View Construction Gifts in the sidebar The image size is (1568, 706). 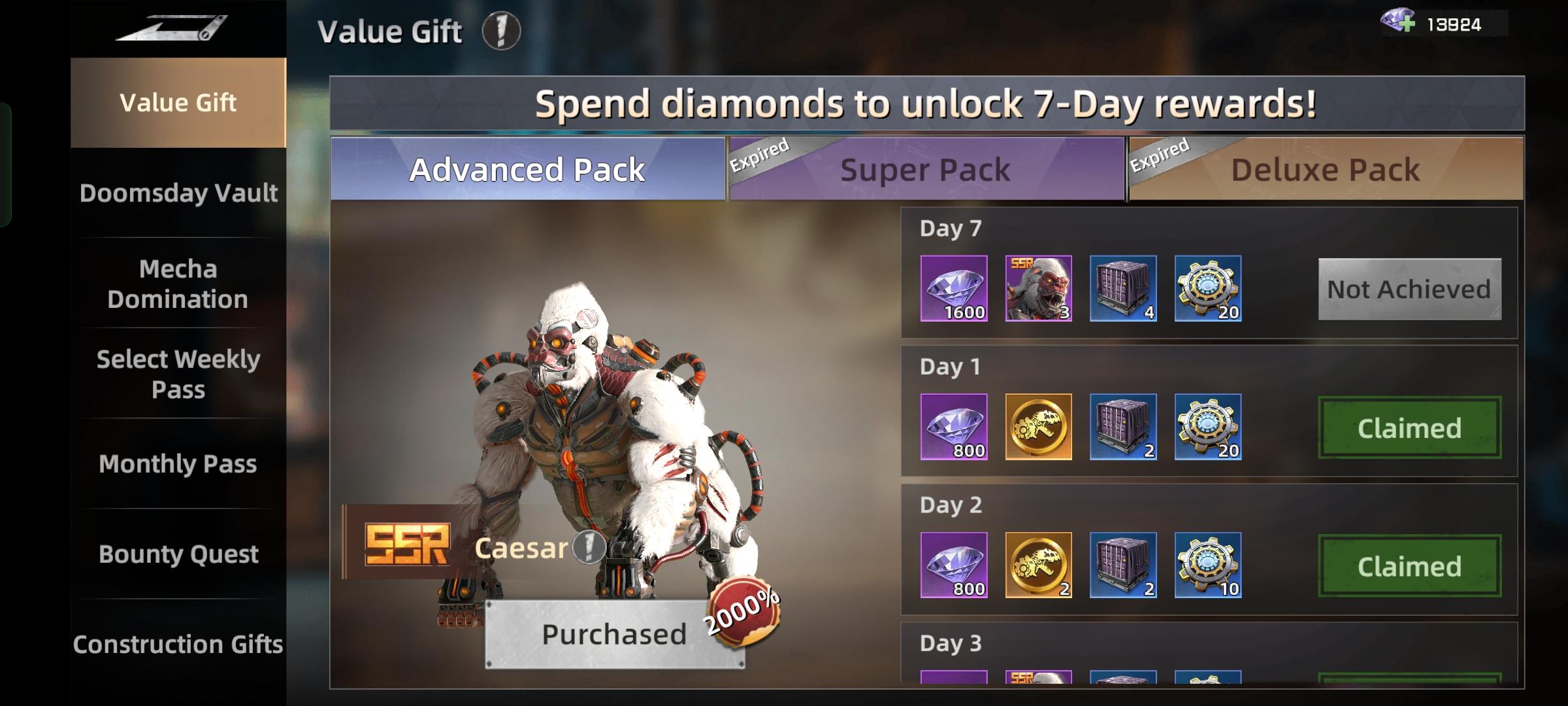(179, 644)
